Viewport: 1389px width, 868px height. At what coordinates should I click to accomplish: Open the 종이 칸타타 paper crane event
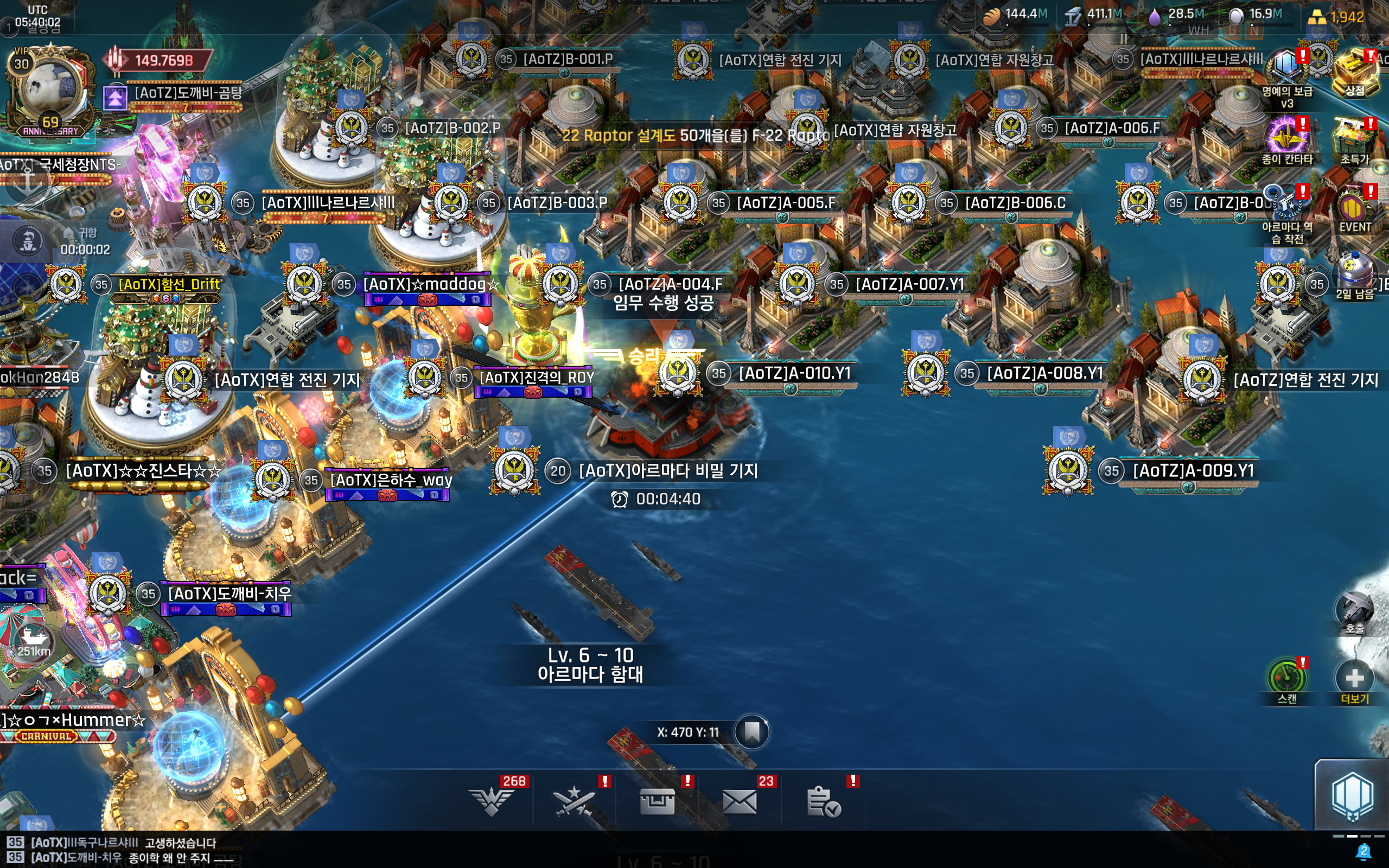pos(1286,138)
